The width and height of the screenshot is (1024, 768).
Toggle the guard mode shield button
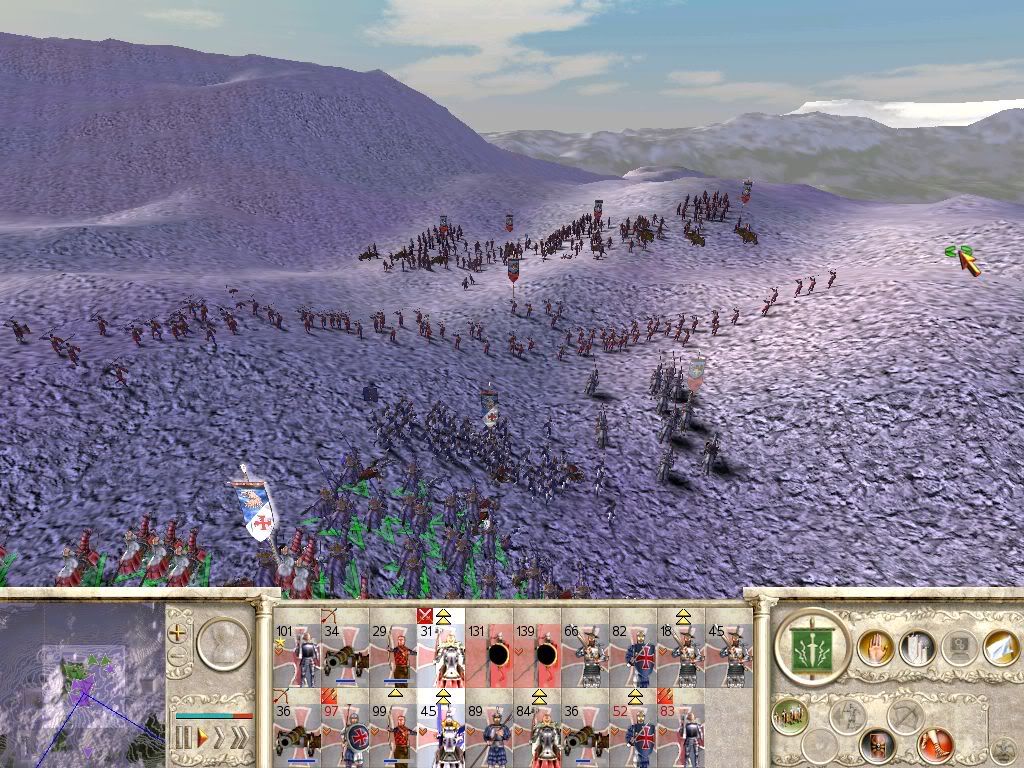876,745
